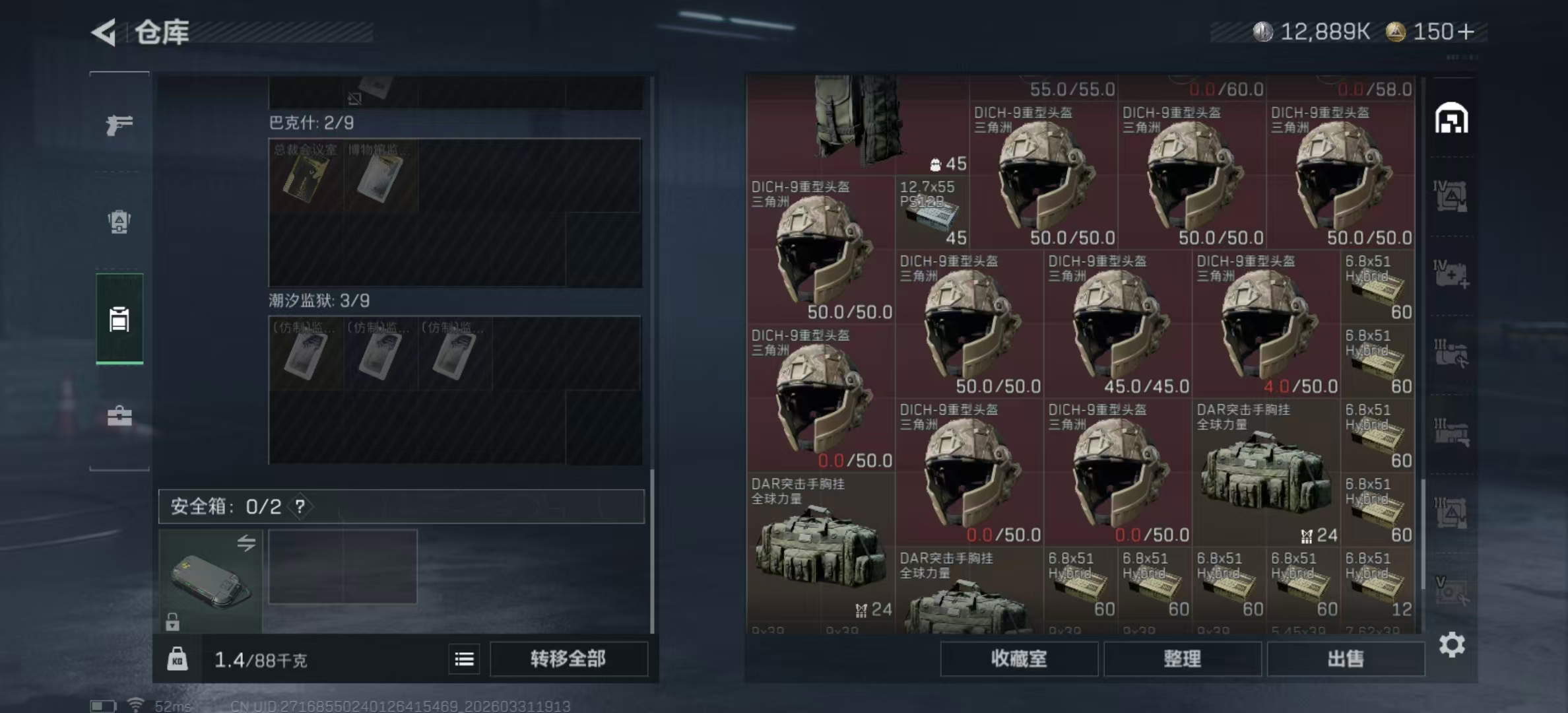Open the 安全箱 help question mark
The image size is (1568, 713).
[x=300, y=507]
